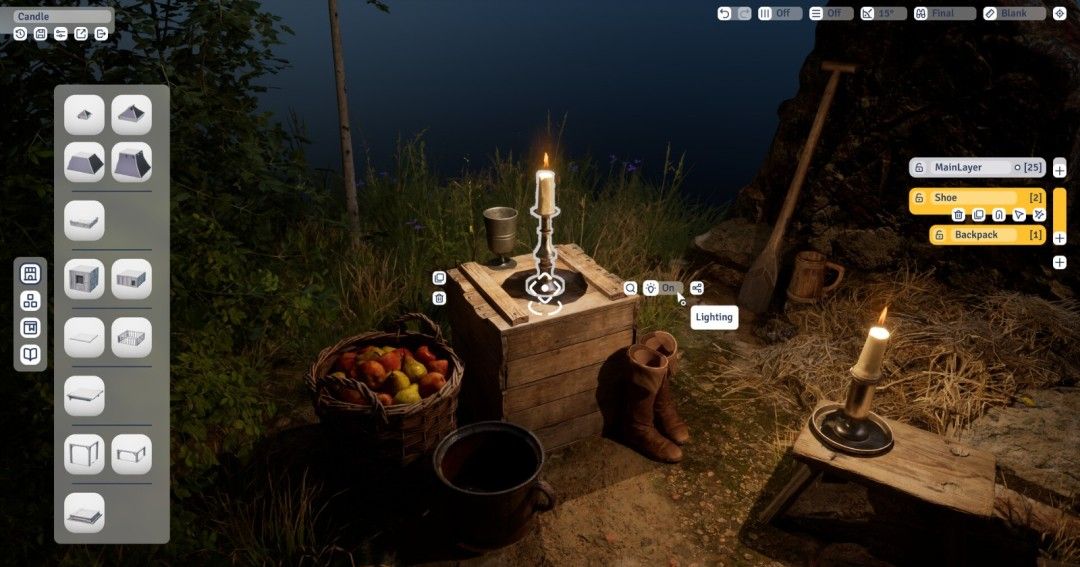Click the undo arrow button

(725, 14)
